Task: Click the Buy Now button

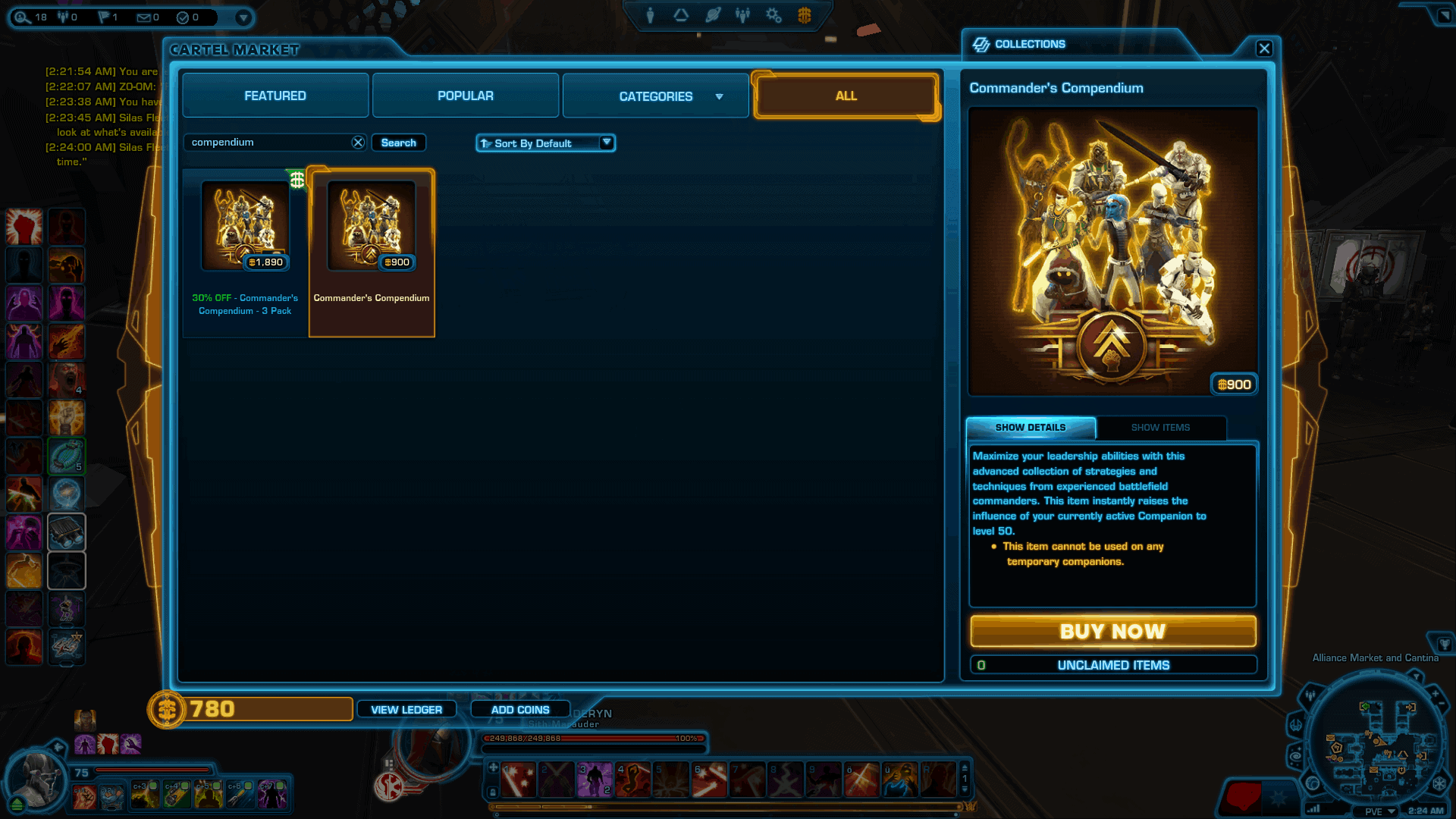Action: [1112, 631]
